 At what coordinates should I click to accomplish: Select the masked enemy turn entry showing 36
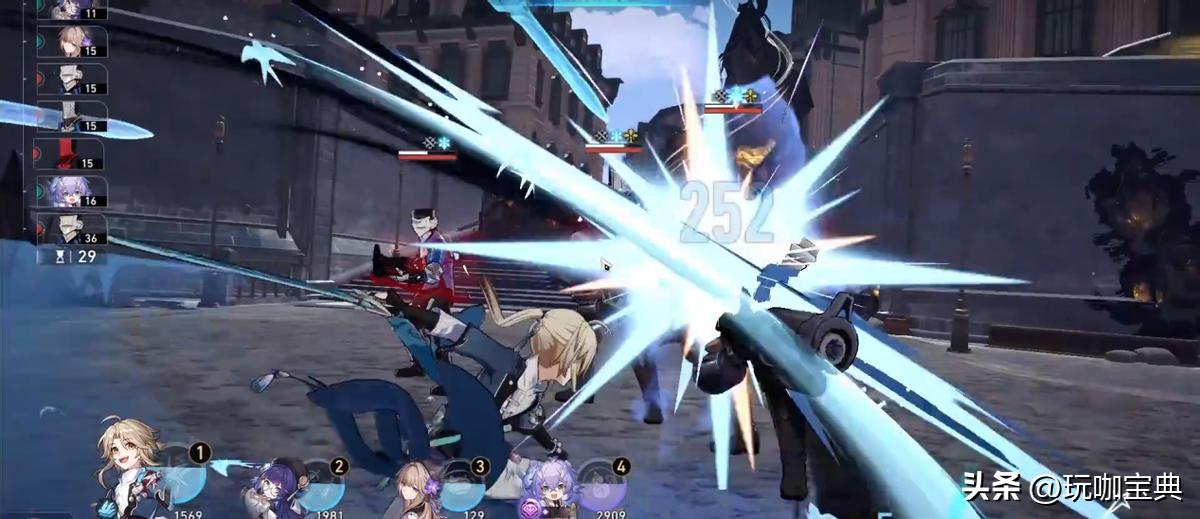click(x=71, y=229)
